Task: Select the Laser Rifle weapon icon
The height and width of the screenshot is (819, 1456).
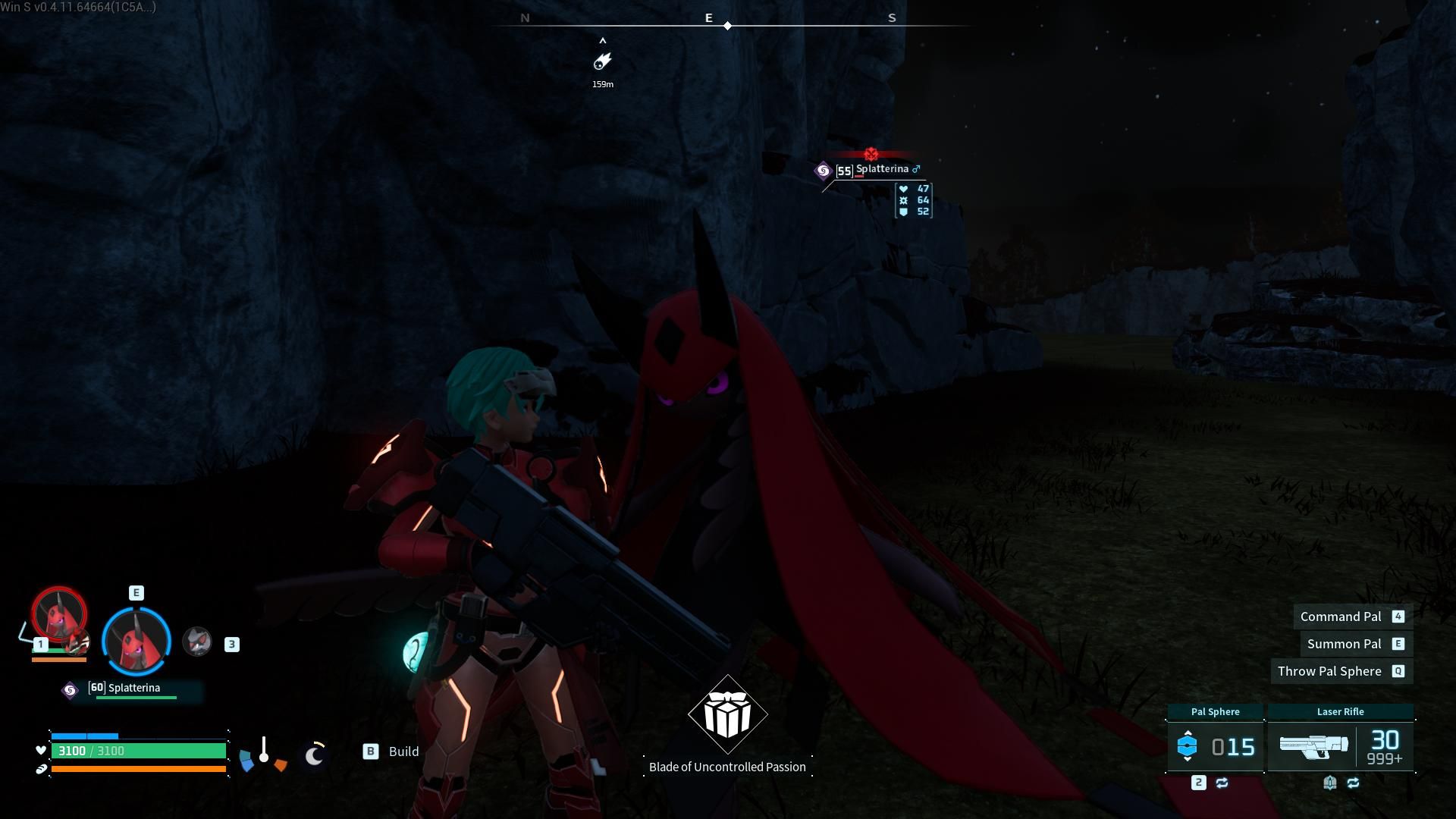Action: [x=1314, y=745]
